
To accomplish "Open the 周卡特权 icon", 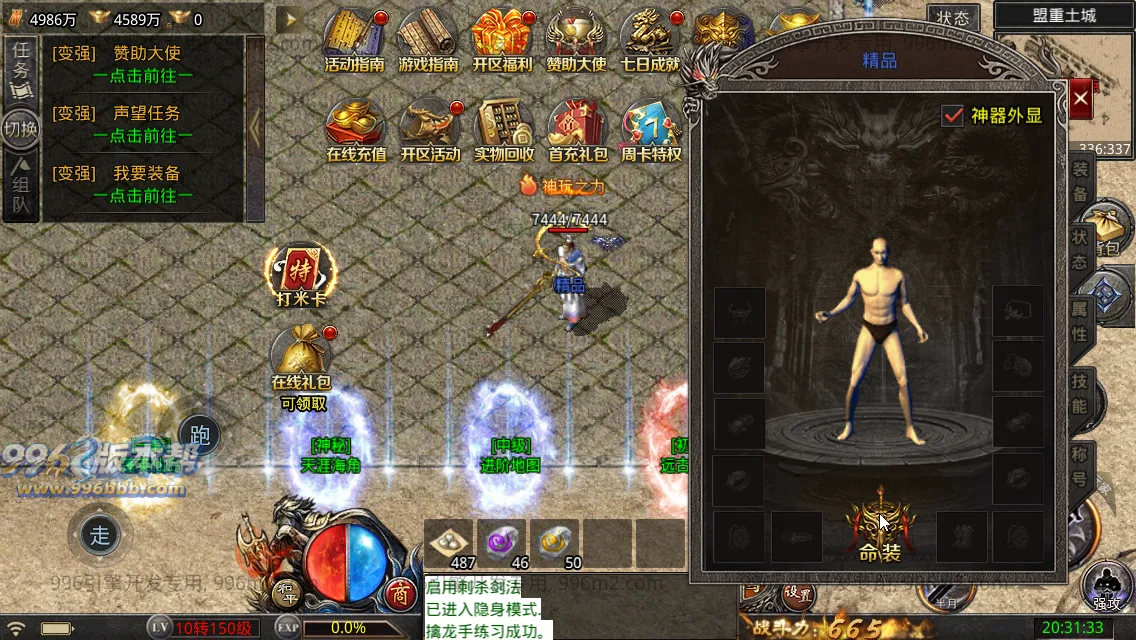I will 651,130.
